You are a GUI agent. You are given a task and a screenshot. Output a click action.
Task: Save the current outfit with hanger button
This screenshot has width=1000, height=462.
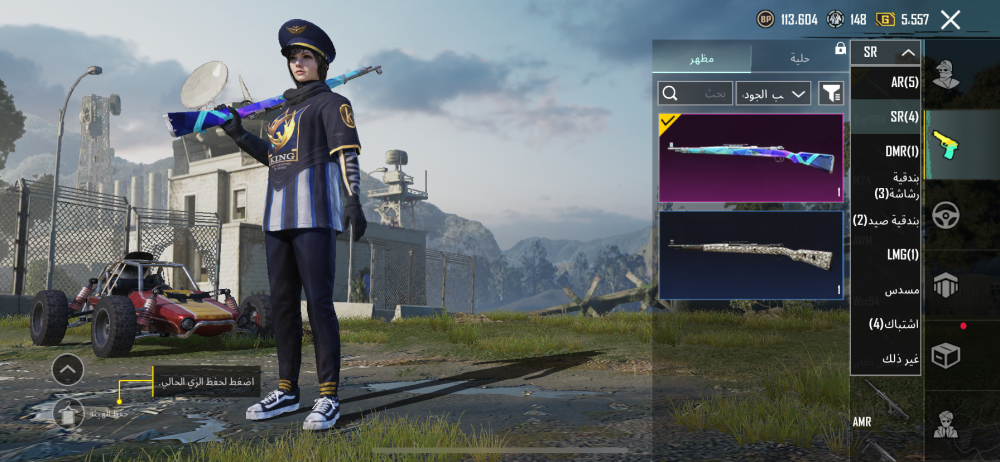pyautogui.click(x=68, y=412)
